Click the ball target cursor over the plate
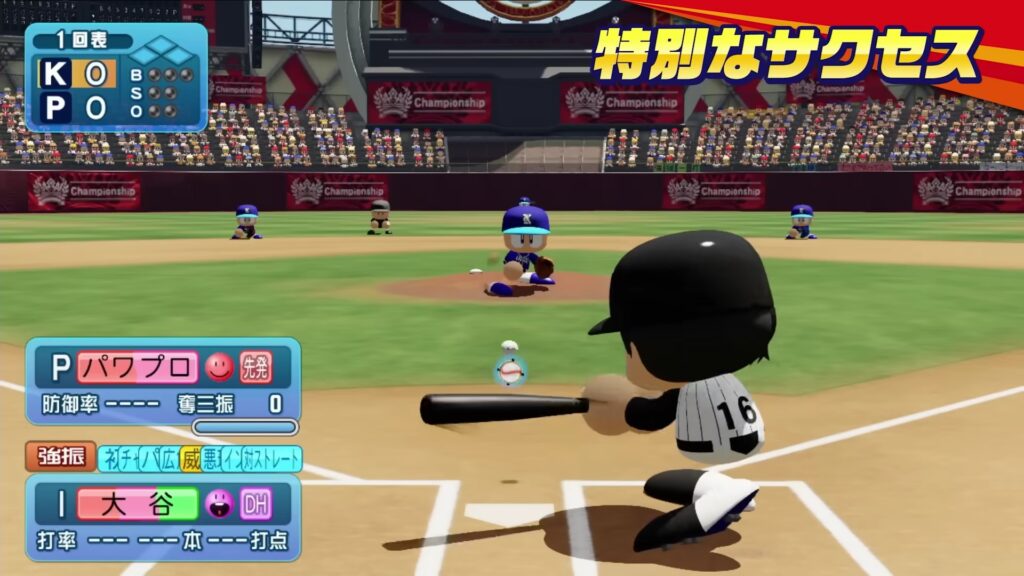This screenshot has width=1024, height=576. click(x=511, y=372)
